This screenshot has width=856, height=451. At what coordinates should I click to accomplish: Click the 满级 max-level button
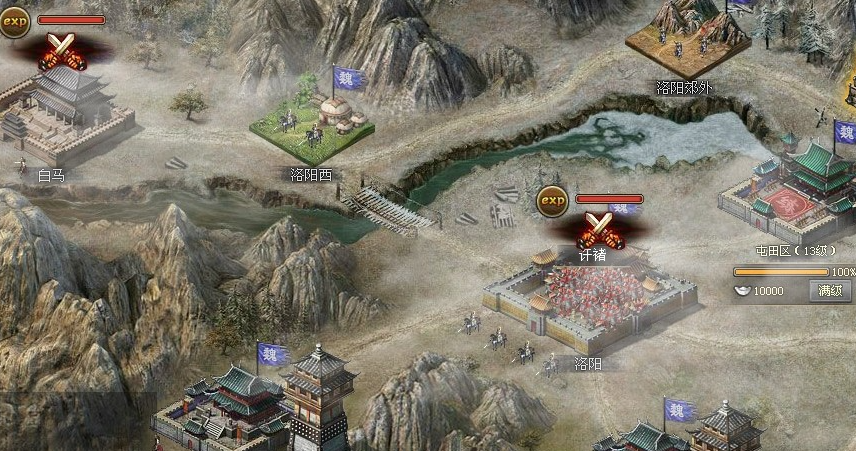830,291
